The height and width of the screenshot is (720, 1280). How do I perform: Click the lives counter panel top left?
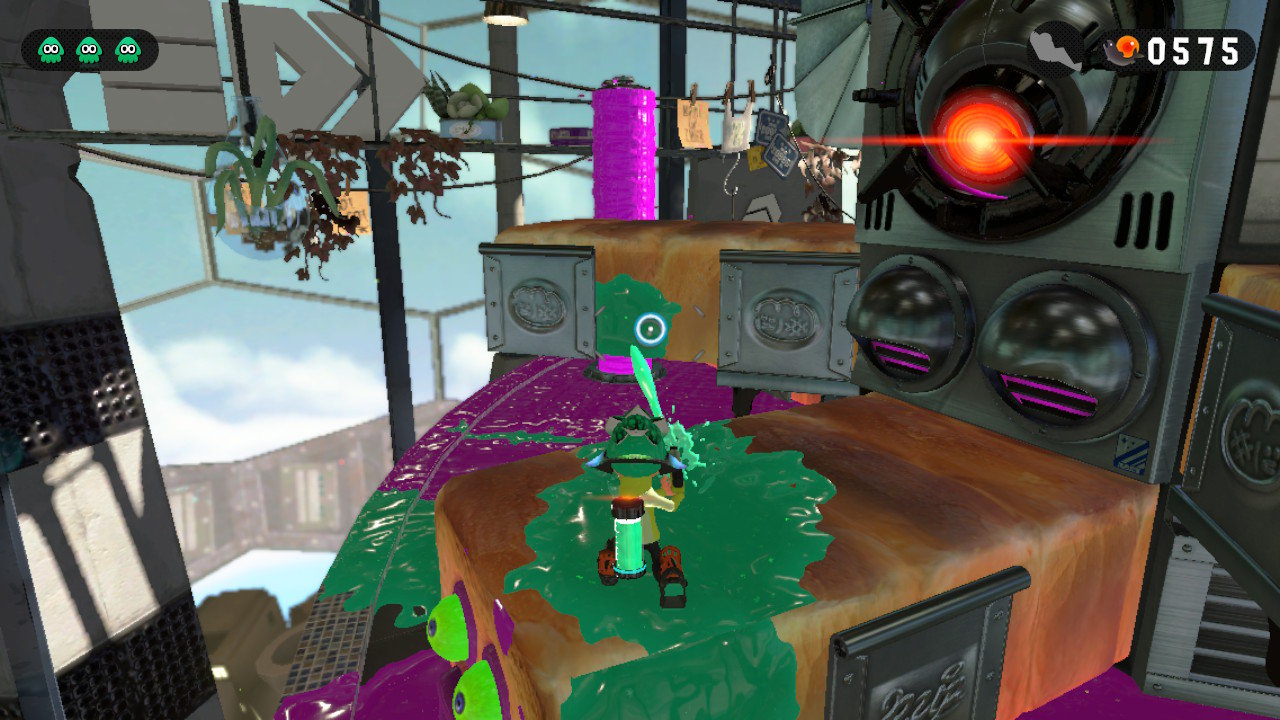pos(88,46)
